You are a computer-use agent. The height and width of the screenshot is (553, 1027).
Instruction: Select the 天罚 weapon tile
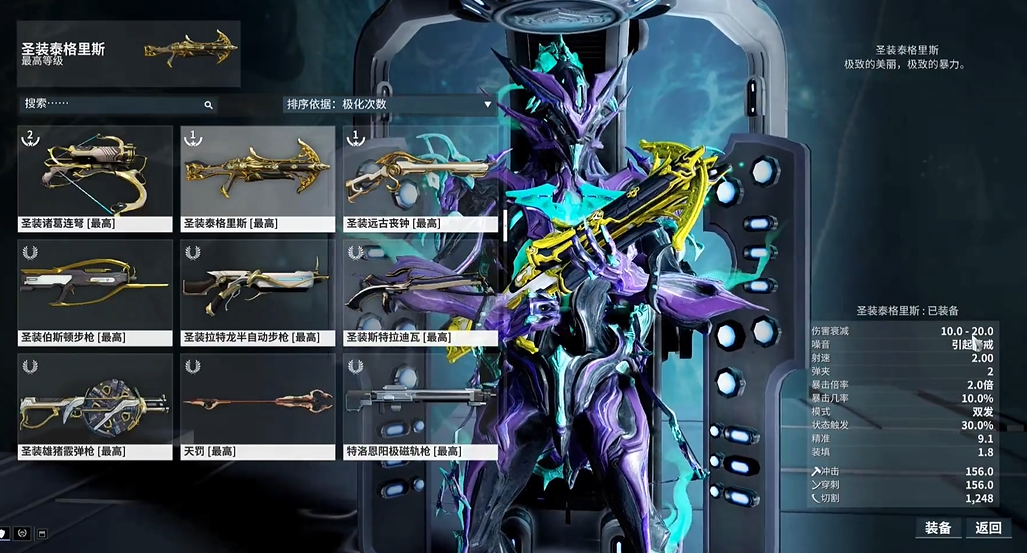pyautogui.click(x=258, y=406)
